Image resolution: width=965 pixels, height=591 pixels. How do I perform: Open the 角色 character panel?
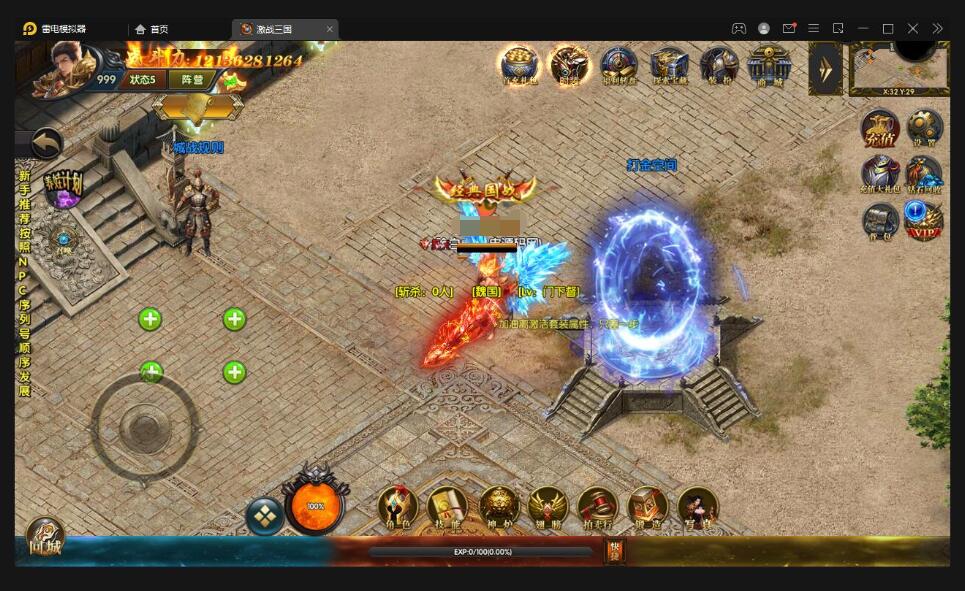pyautogui.click(x=398, y=509)
